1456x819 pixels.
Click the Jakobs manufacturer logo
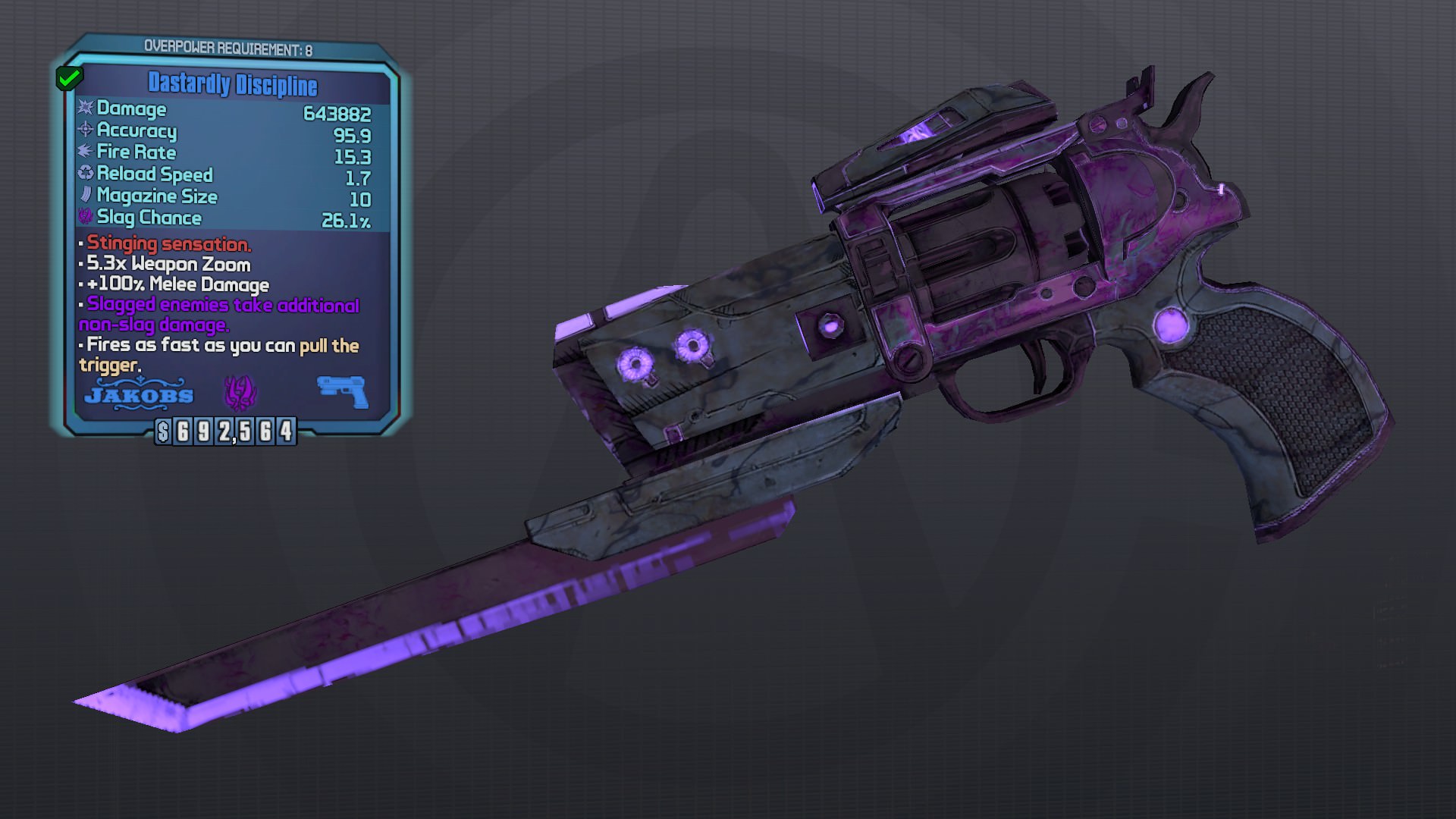(x=139, y=394)
